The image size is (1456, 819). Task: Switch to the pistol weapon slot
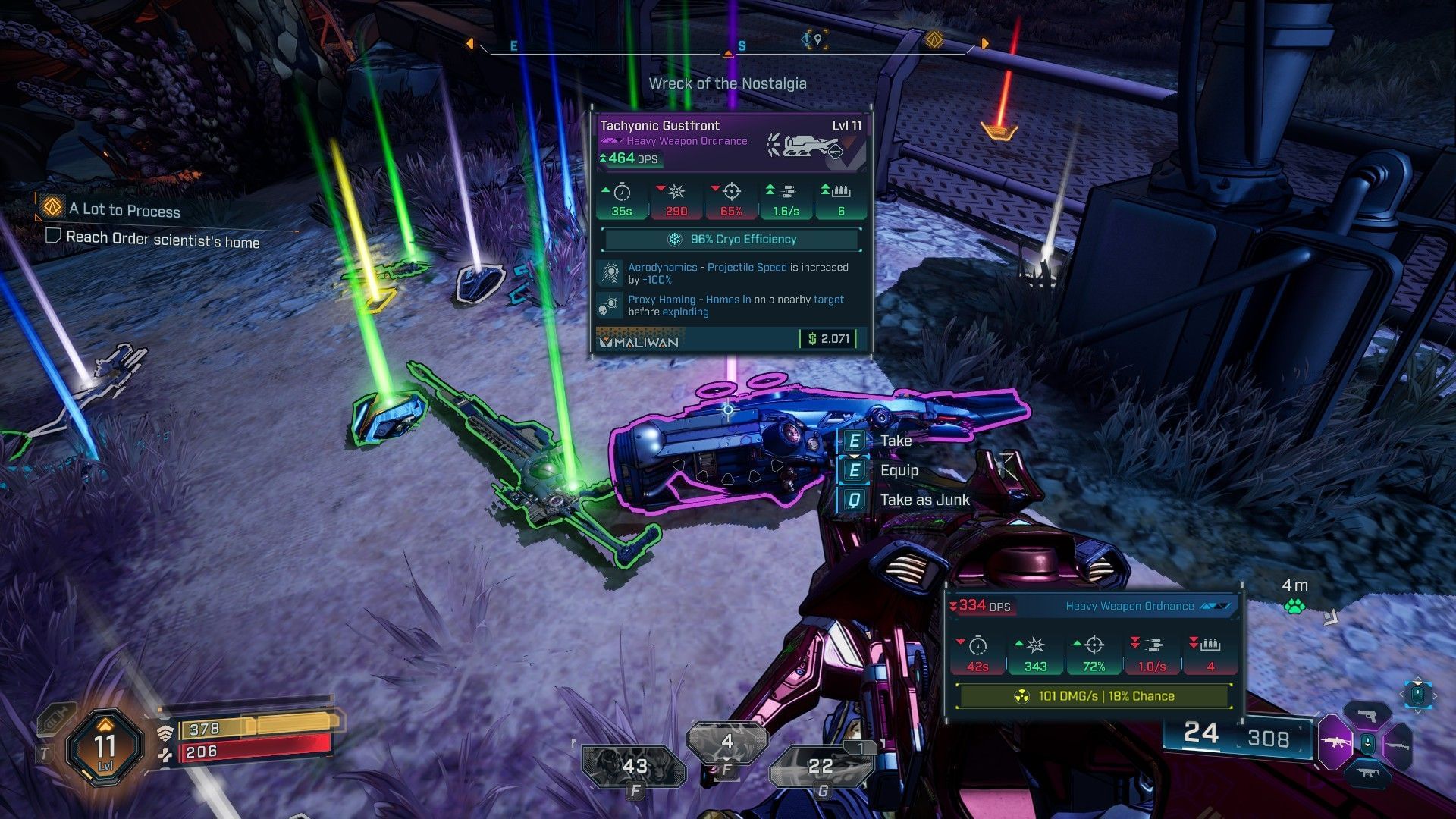point(1367,715)
